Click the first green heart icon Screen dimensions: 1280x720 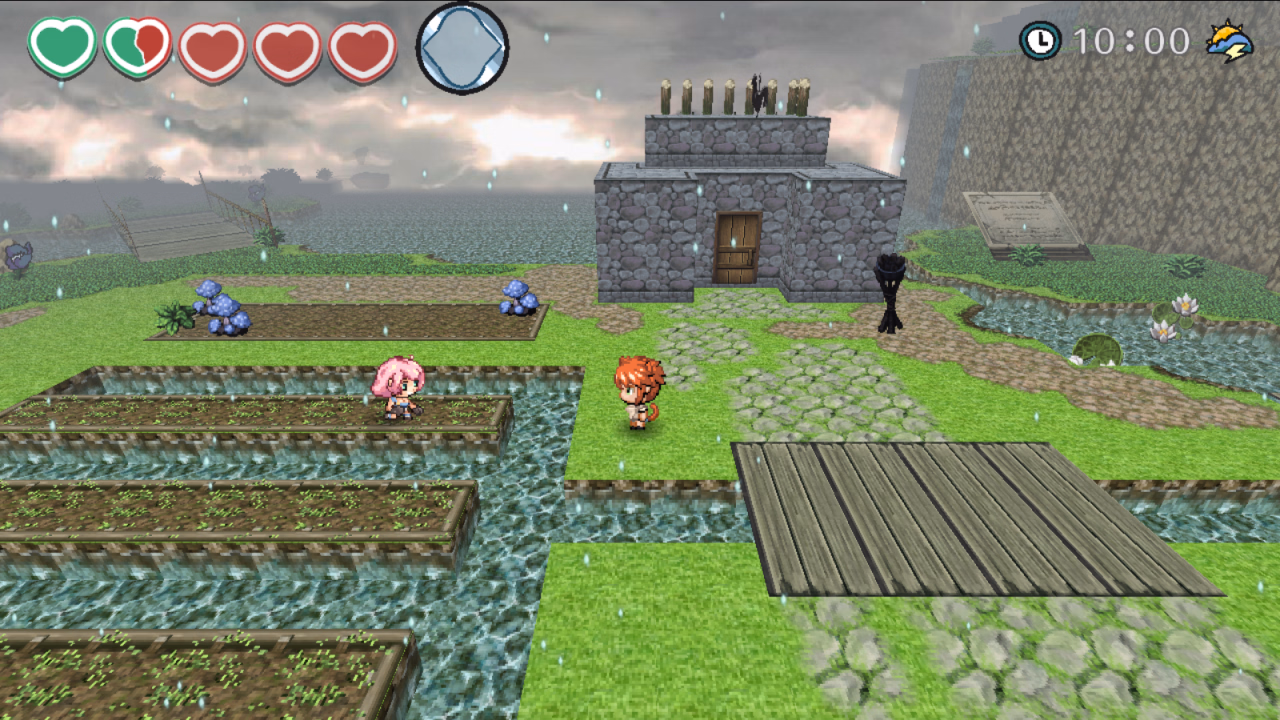click(60, 44)
